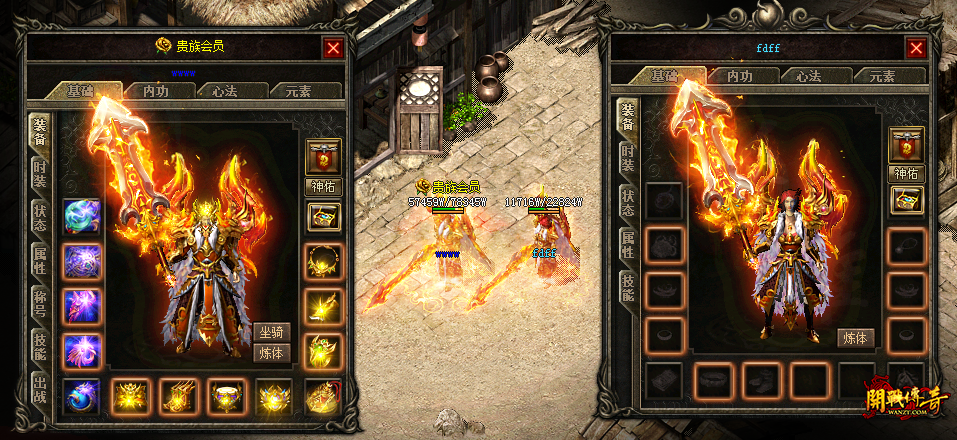The height and width of the screenshot is (440, 957).
Task: Open the 出战 side tab
Action: pyautogui.click(x=40, y=388)
